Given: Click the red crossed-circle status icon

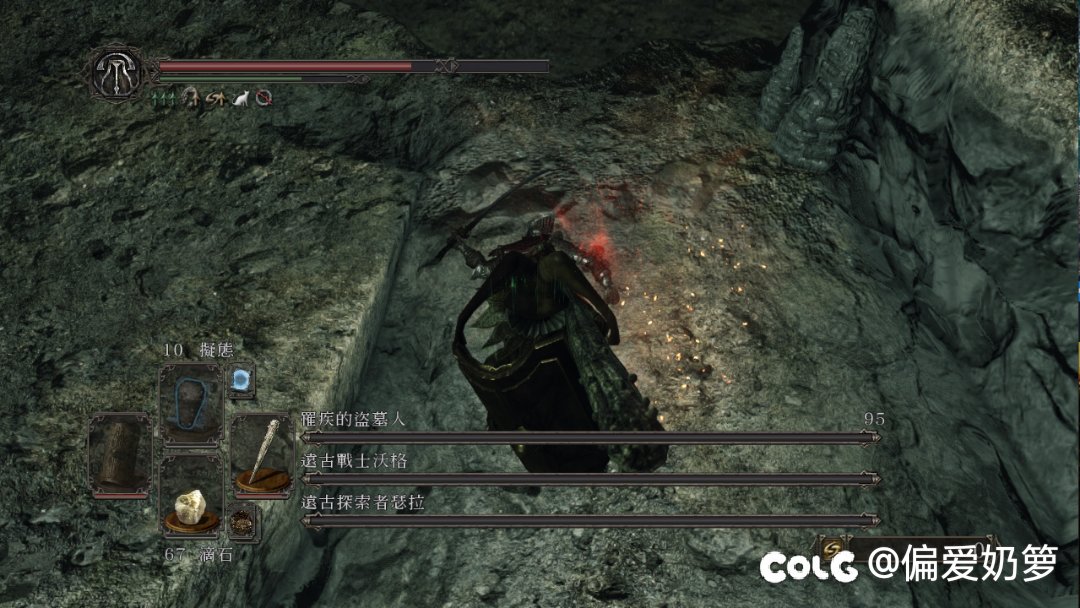Looking at the screenshot, I should (263, 98).
